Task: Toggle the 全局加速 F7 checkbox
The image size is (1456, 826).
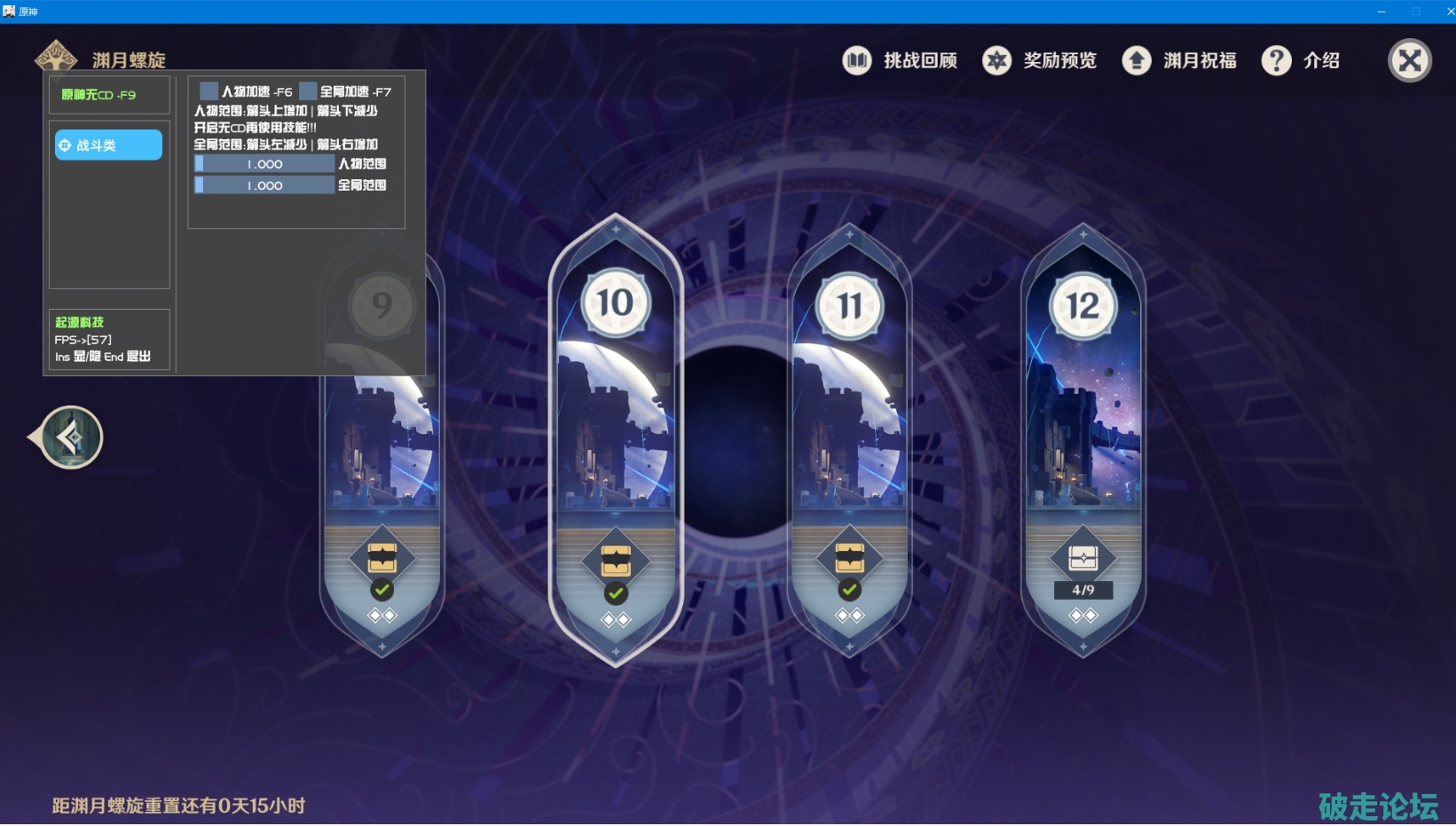Action: pos(308,91)
